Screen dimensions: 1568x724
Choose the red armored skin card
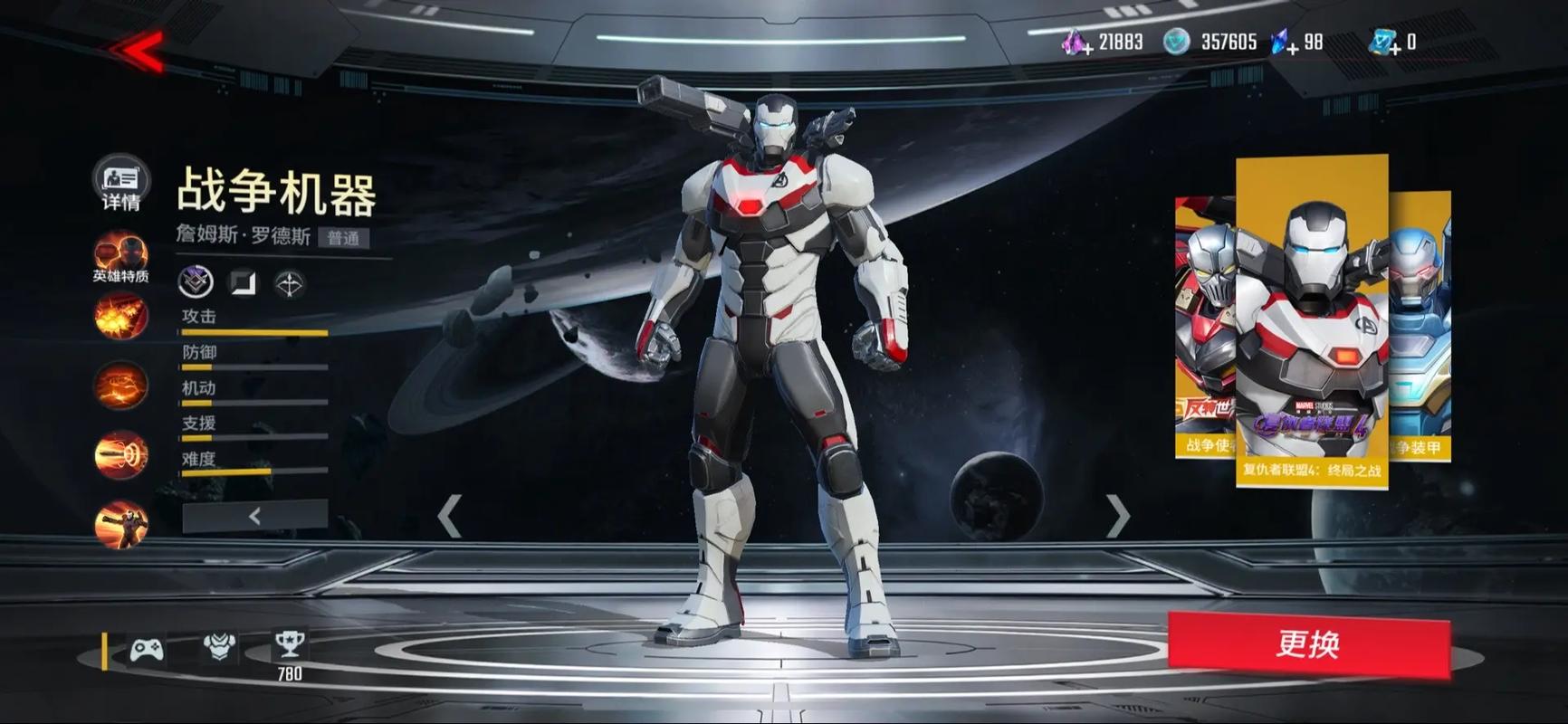1202,326
